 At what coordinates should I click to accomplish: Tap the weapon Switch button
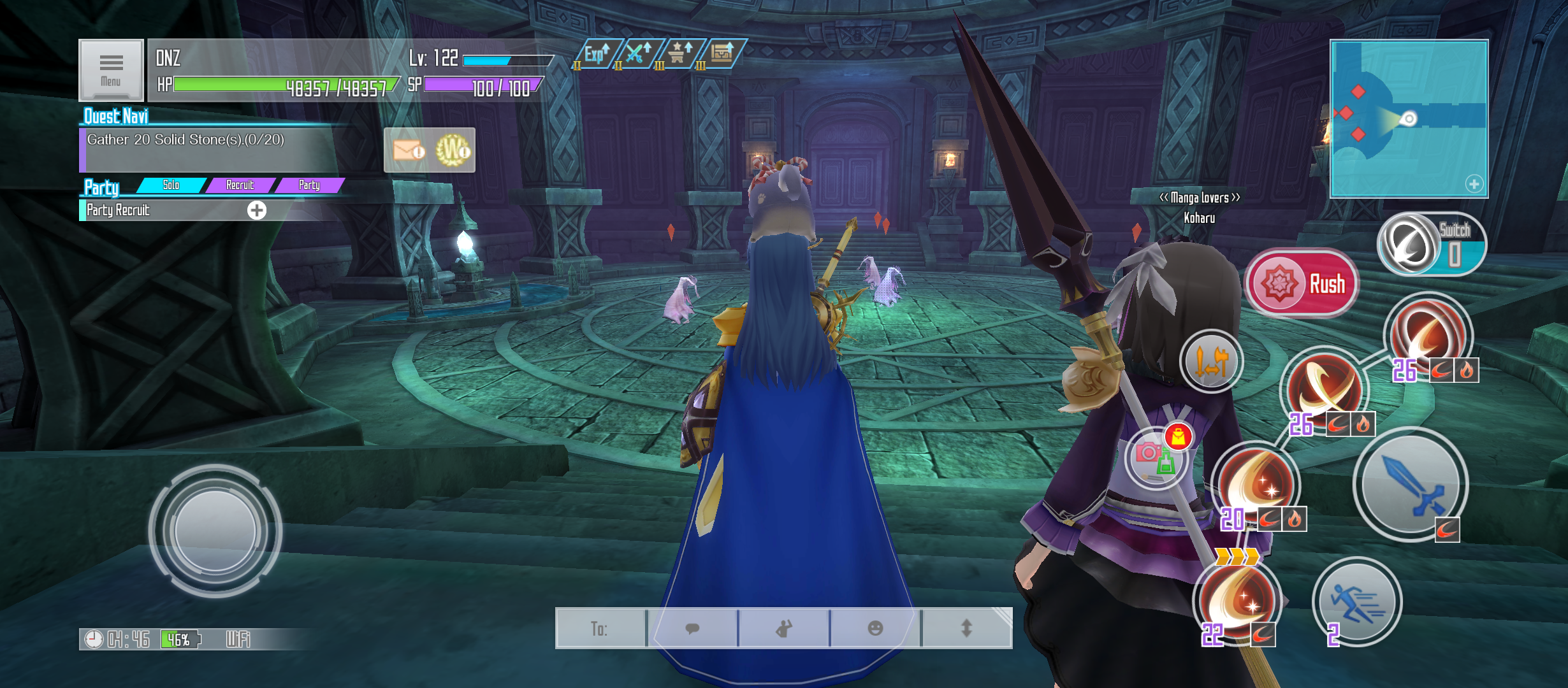click(1430, 245)
